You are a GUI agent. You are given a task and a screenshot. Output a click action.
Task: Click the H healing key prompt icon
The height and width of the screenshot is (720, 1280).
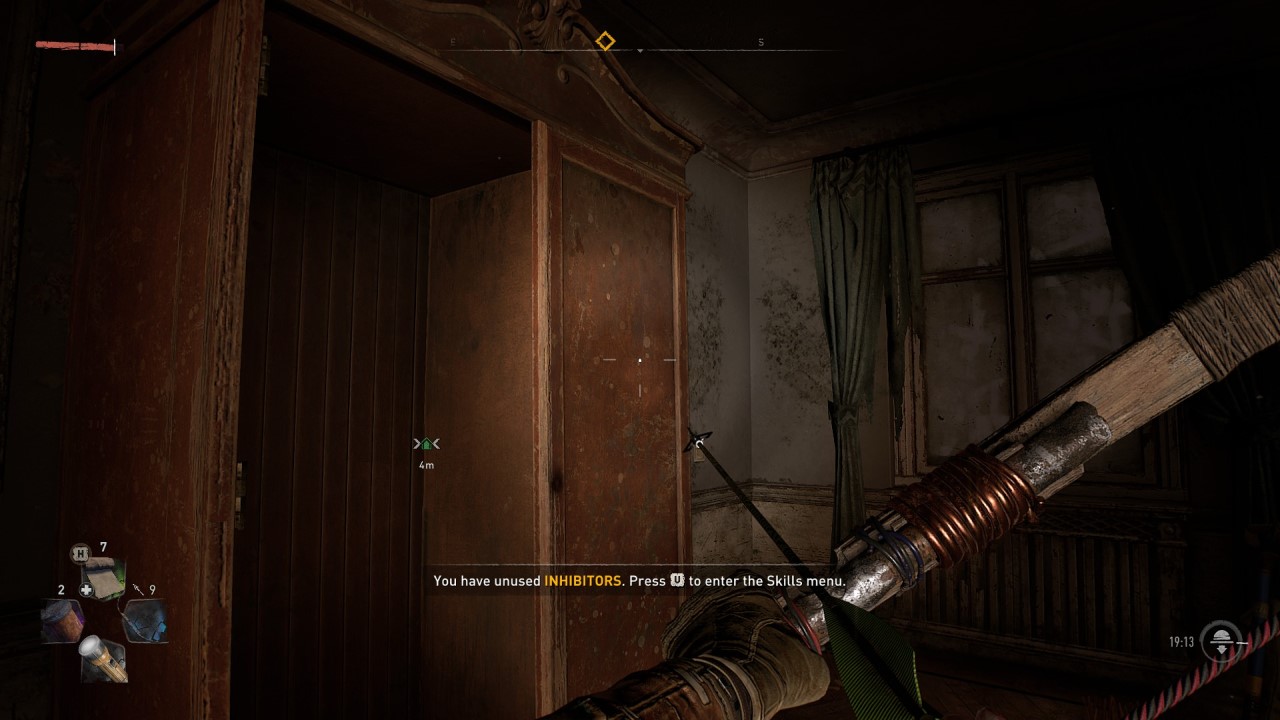79,552
